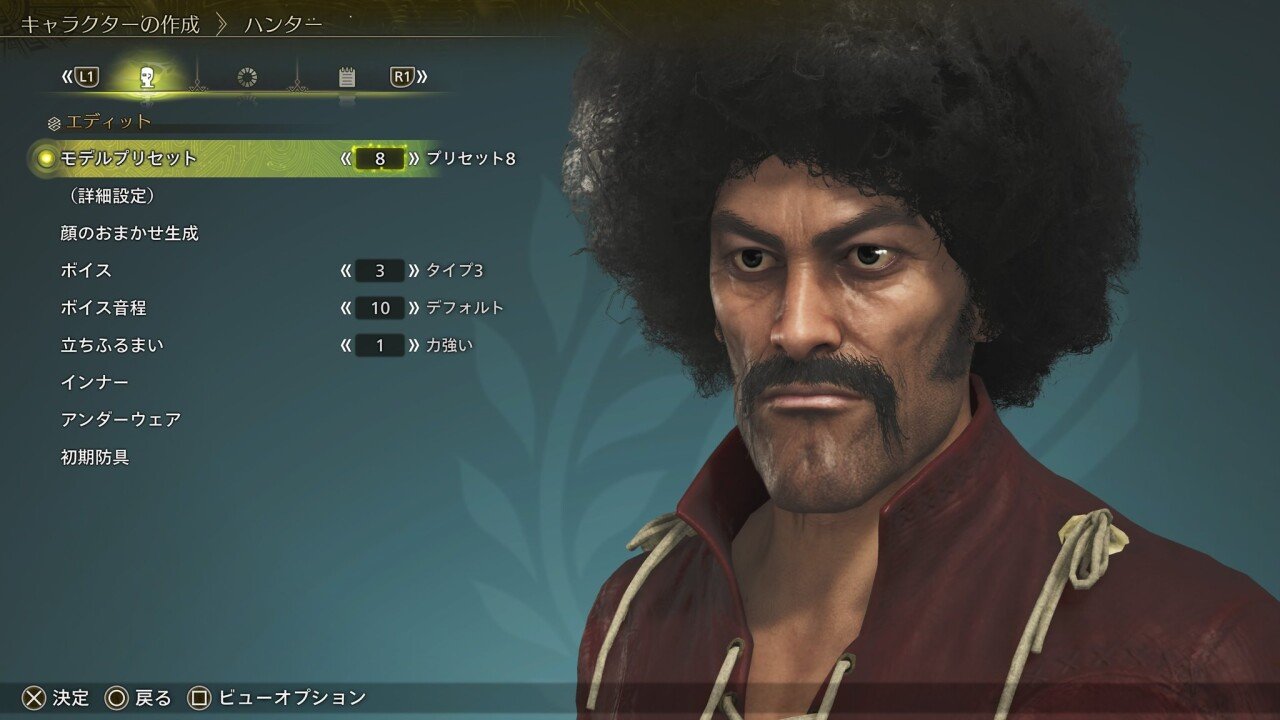Click the right arrow of 立ちふるまい
The width and height of the screenshot is (1280, 720).
(414, 345)
